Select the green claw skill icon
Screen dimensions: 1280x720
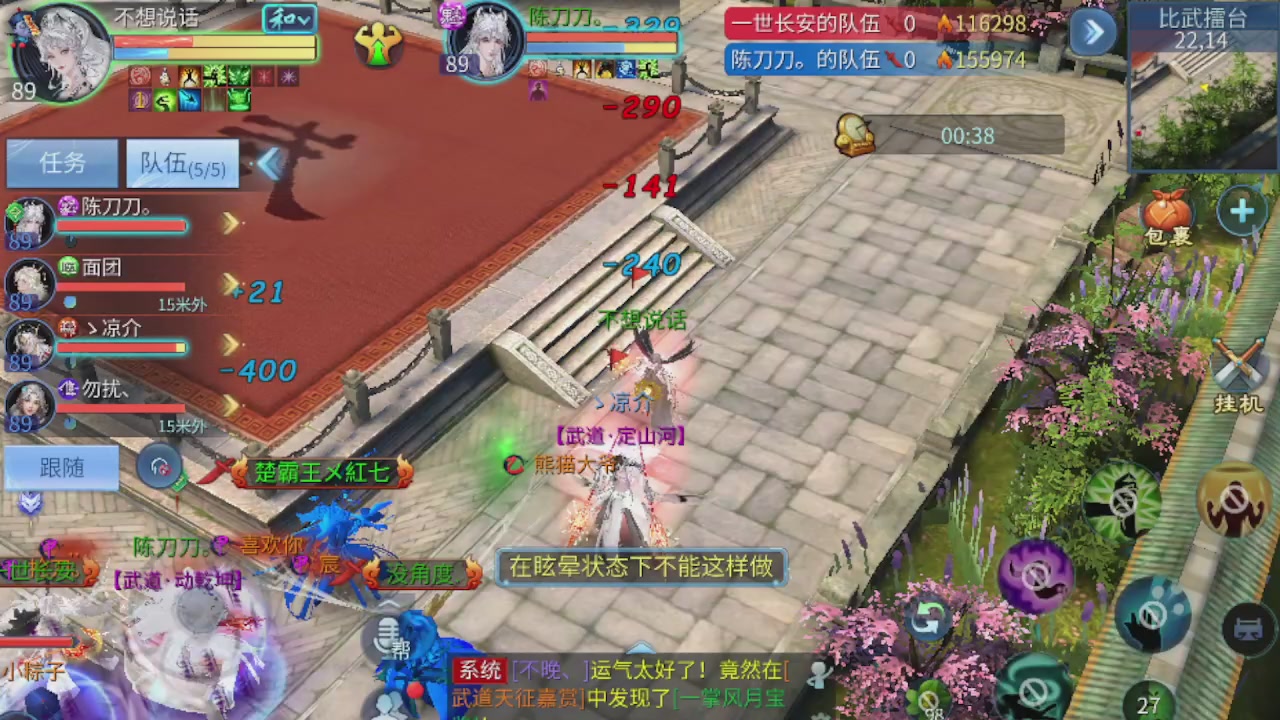1120,498
